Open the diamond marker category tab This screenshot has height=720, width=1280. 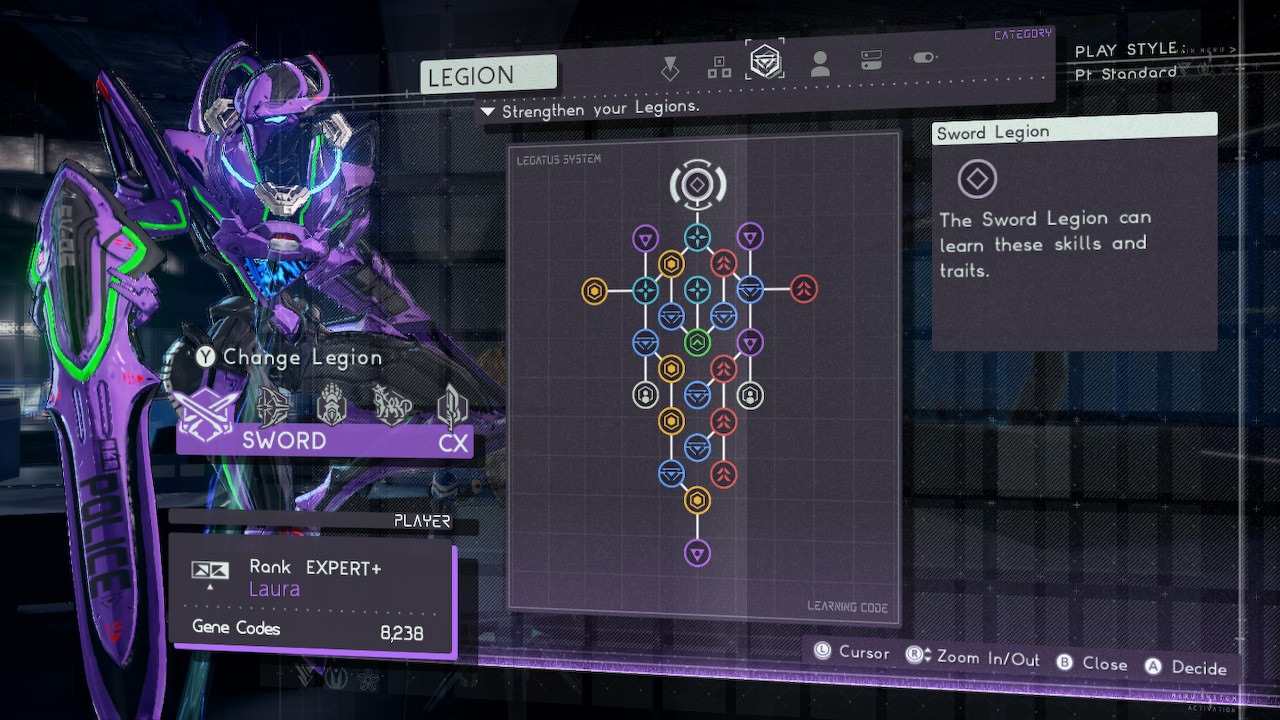click(x=670, y=67)
